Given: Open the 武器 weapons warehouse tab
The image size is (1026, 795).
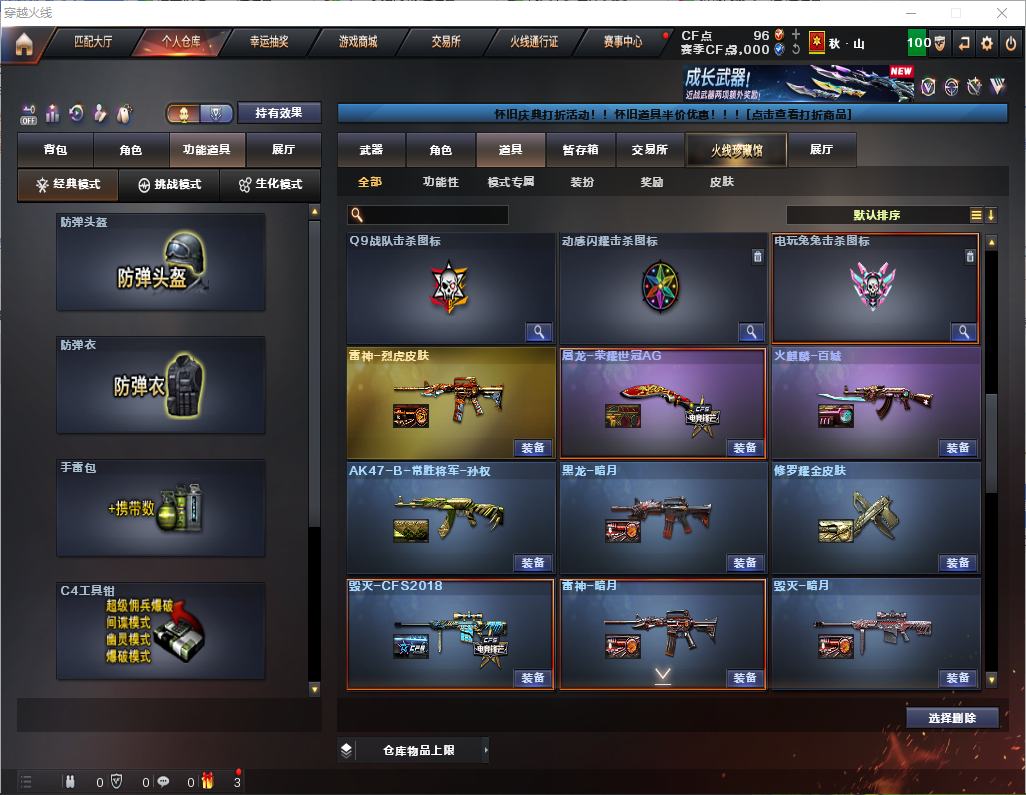Looking at the screenshot, I should 371,150.
